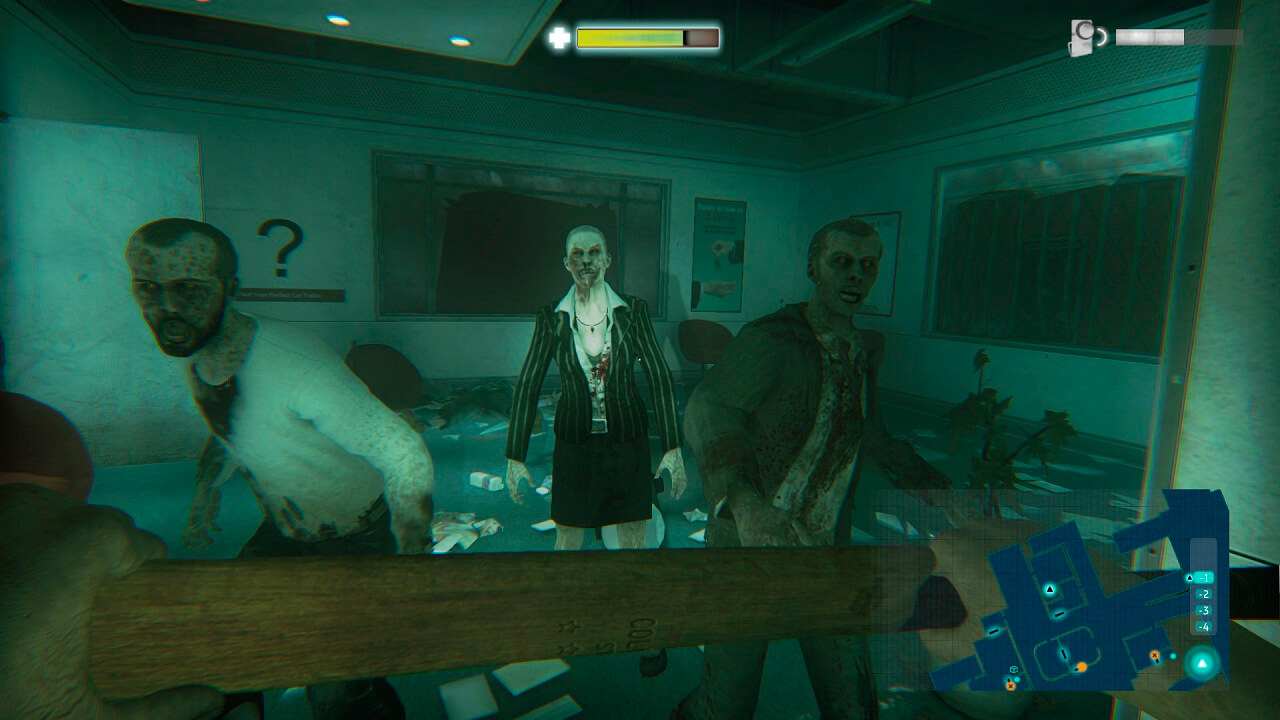Choose floor -4 in the level selector

coord(1202,627)
